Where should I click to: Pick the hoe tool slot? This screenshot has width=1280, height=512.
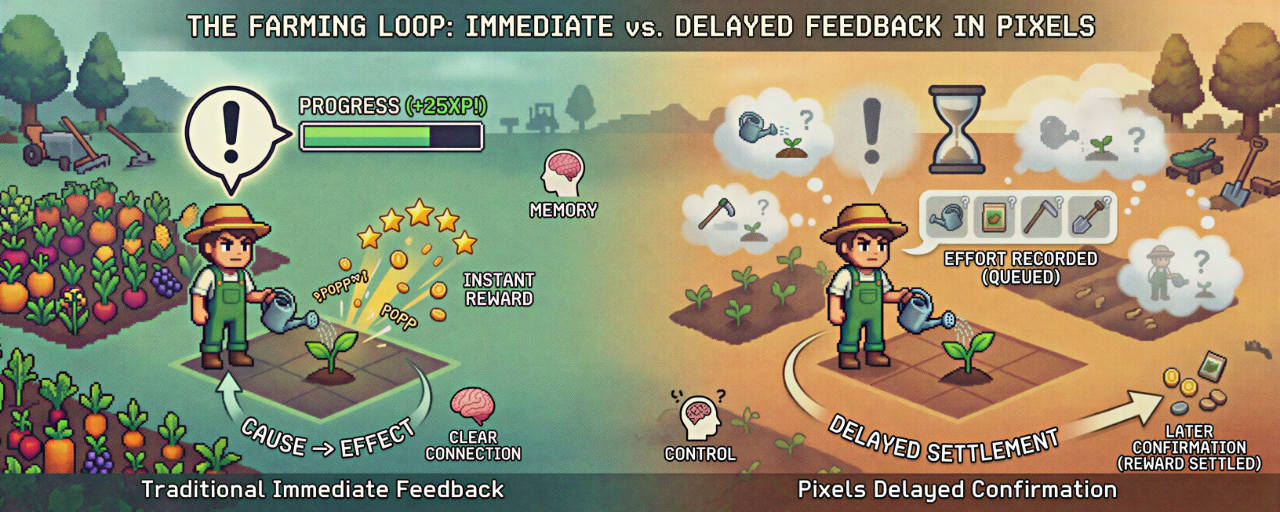1040,217
